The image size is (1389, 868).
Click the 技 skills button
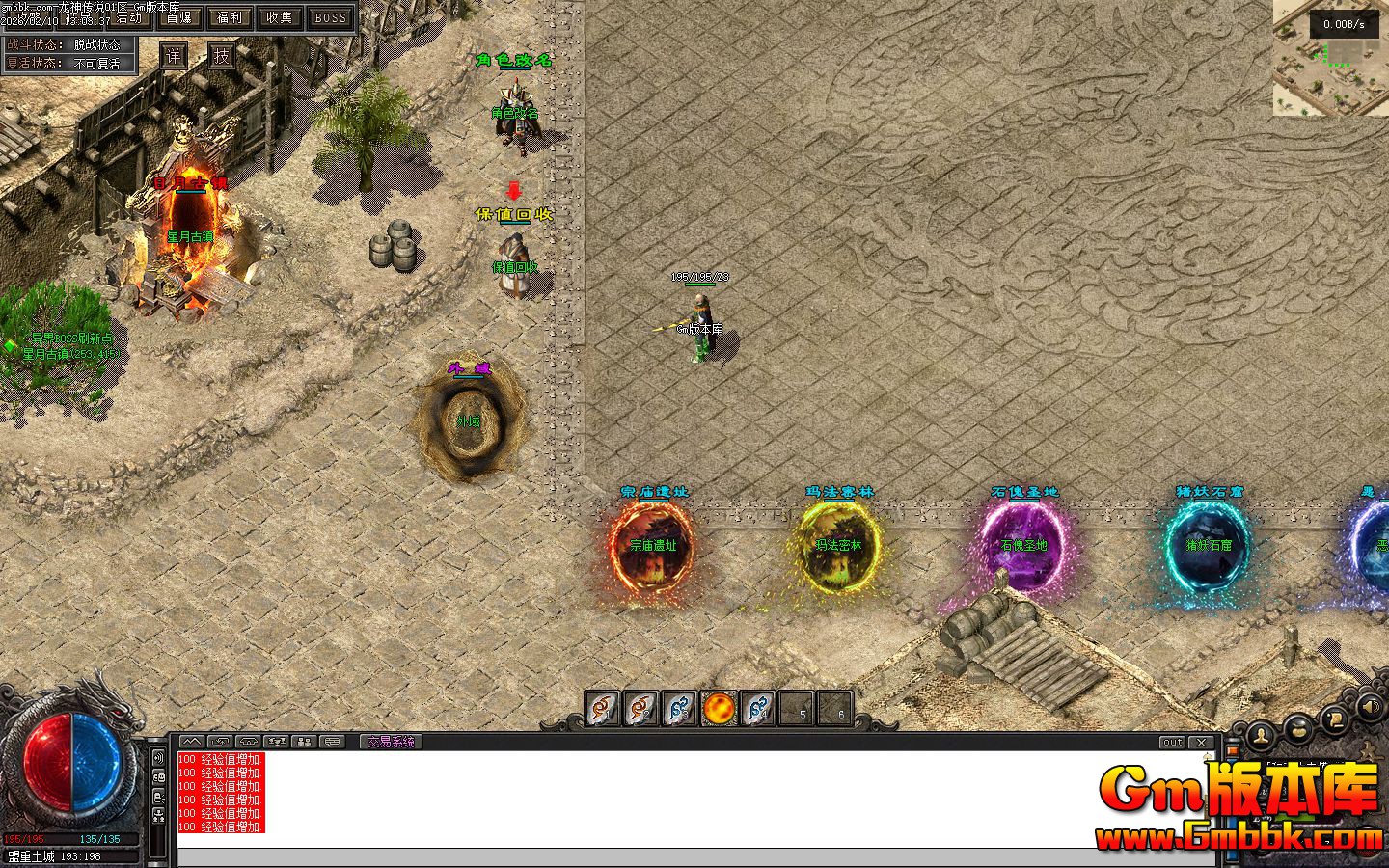[222, 56]
